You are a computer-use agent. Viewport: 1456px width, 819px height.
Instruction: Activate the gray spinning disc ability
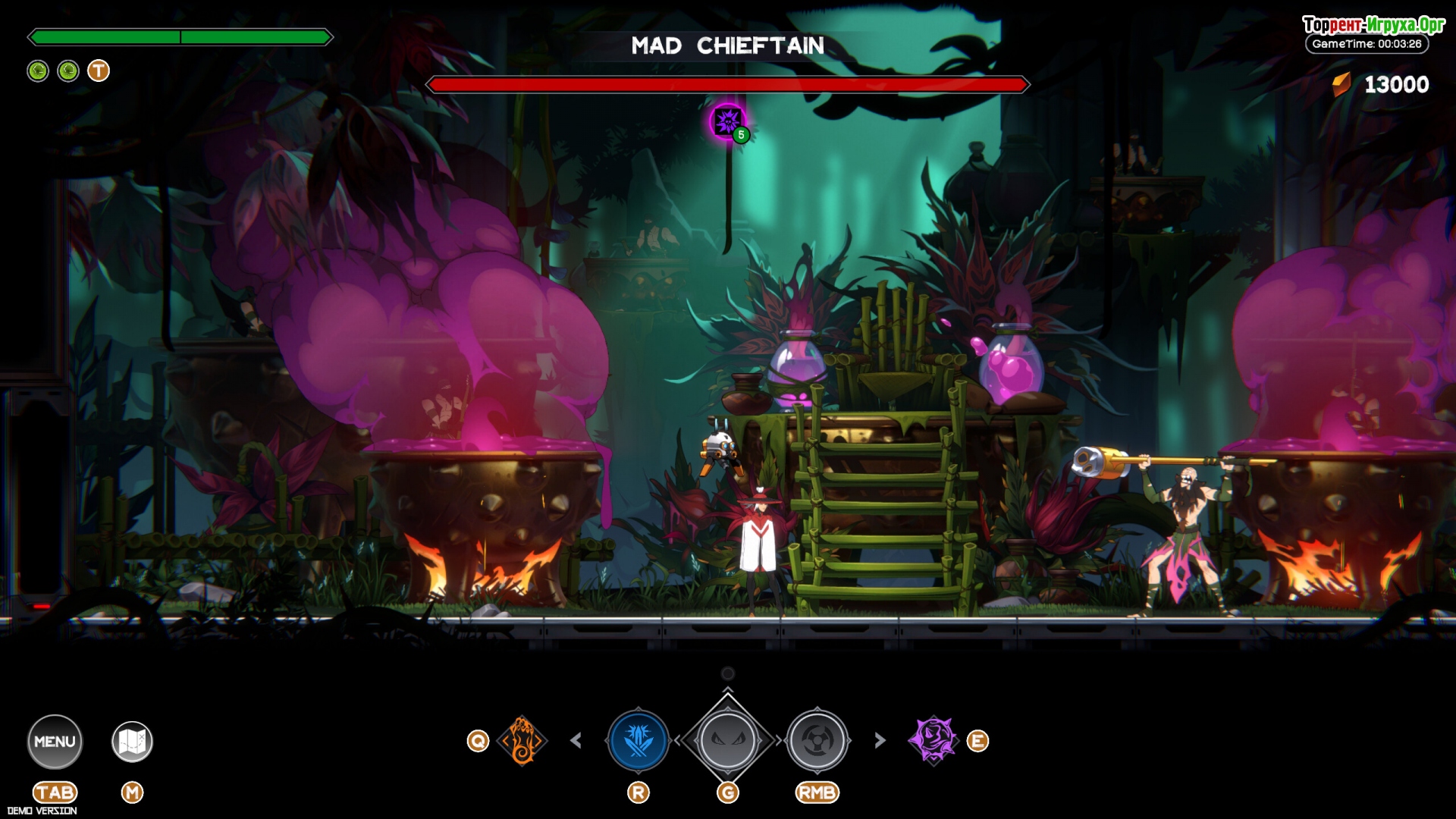[817, 740]
